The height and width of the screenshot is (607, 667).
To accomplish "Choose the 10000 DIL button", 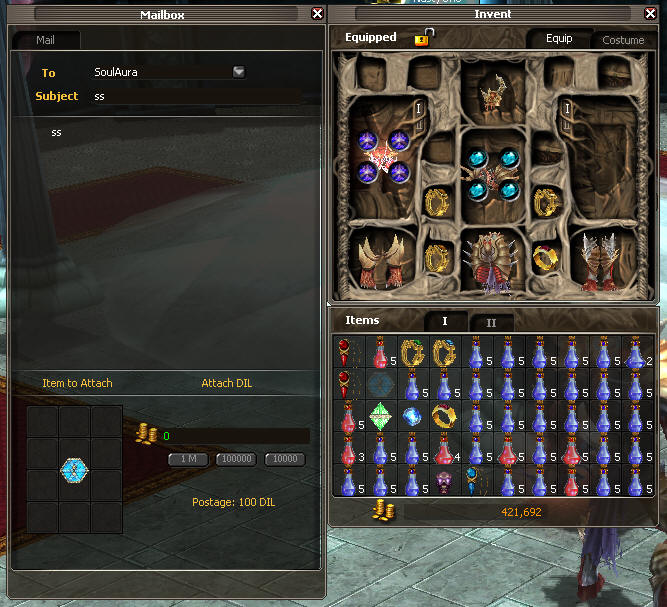I will point(284,459).
